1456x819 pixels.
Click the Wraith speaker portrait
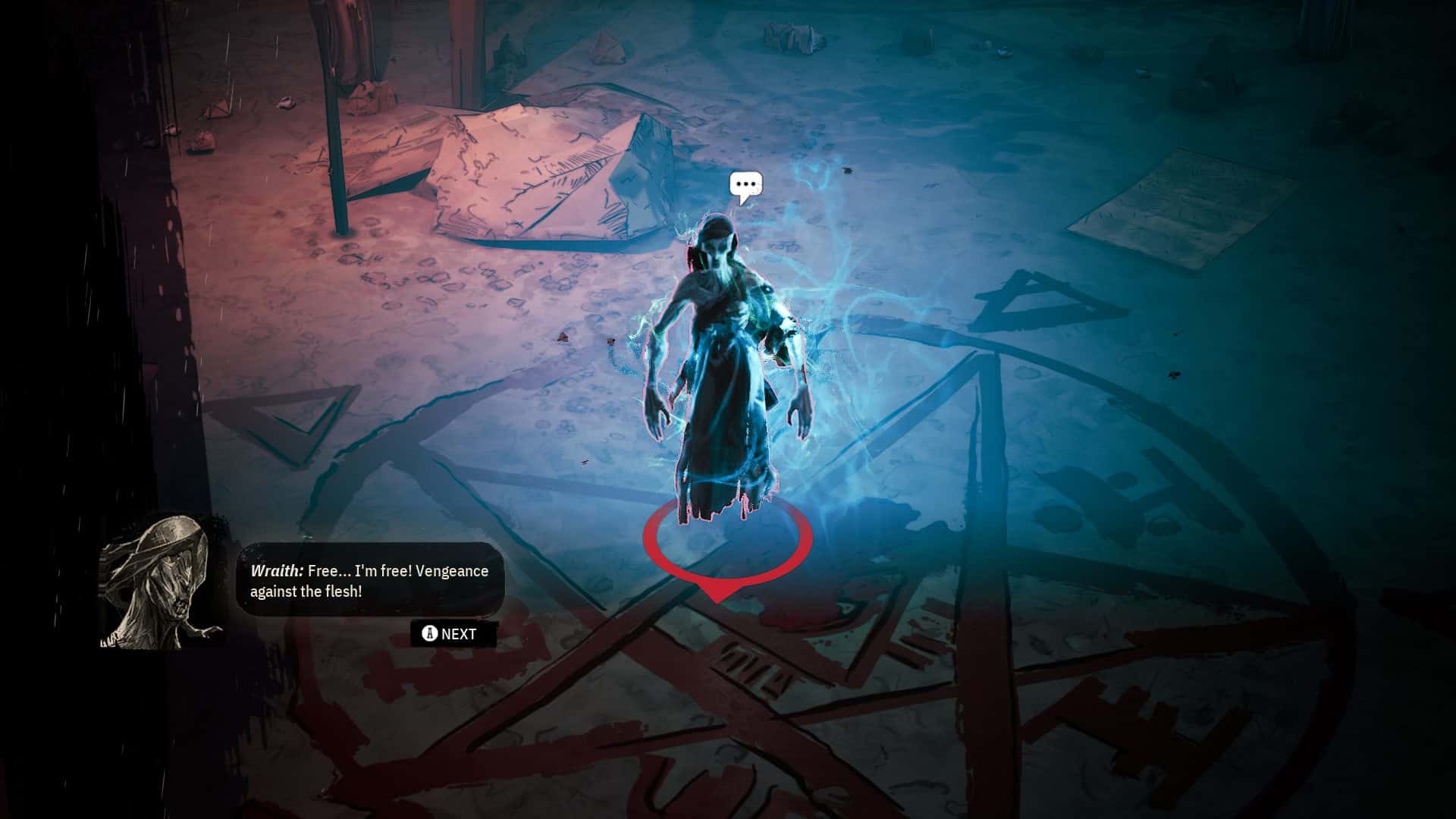[162, 582]
